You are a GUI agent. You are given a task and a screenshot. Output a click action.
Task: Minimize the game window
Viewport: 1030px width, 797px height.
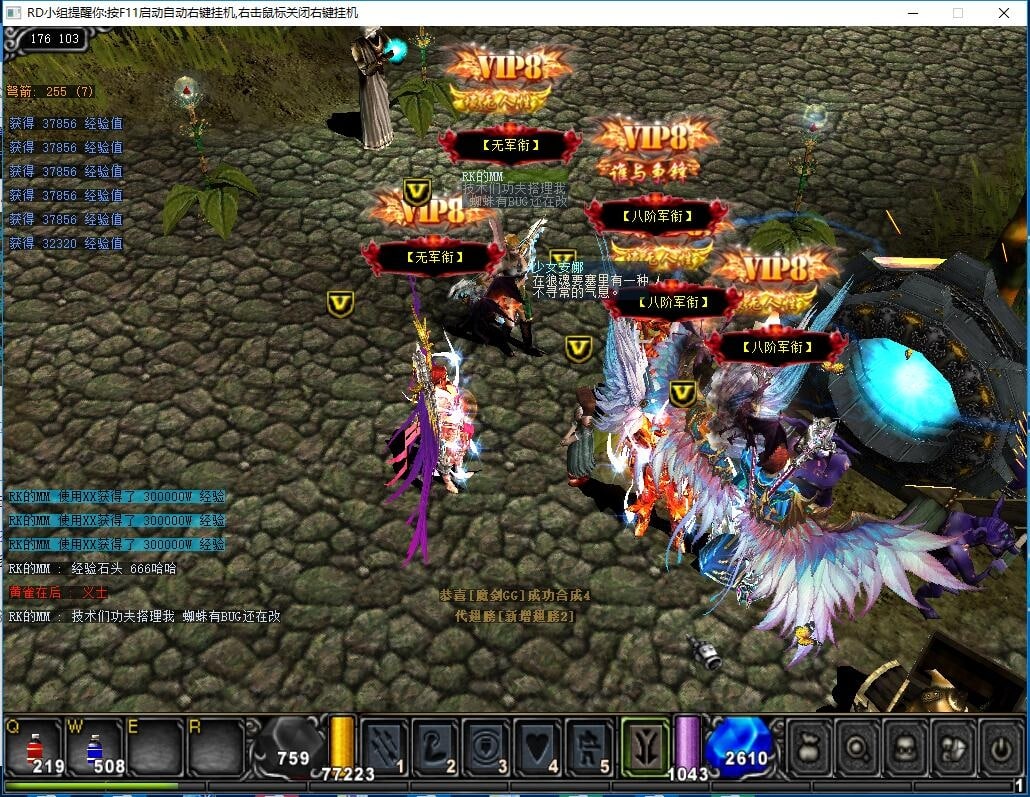[912, 13]
